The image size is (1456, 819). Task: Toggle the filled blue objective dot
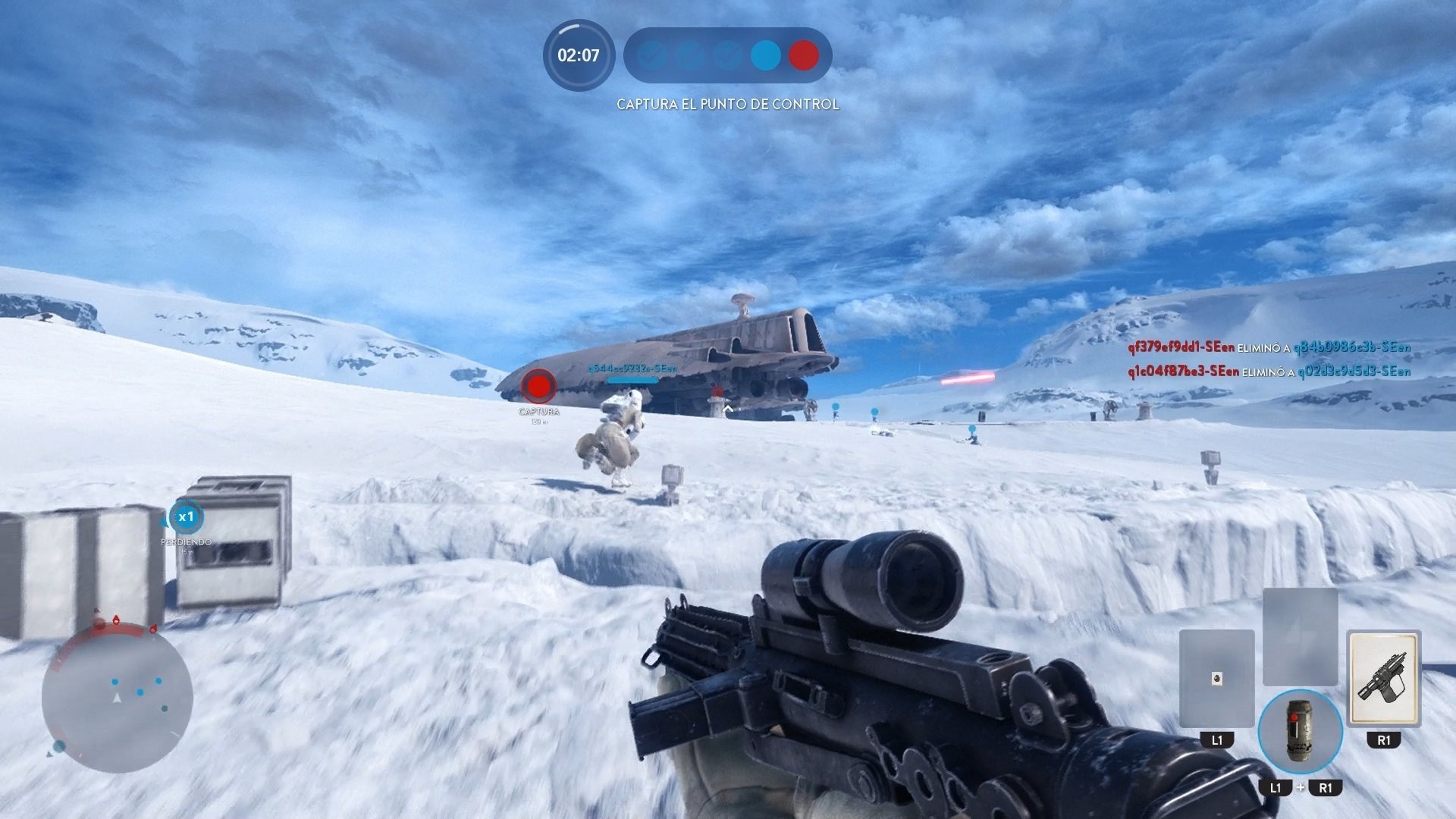point(766,55)
